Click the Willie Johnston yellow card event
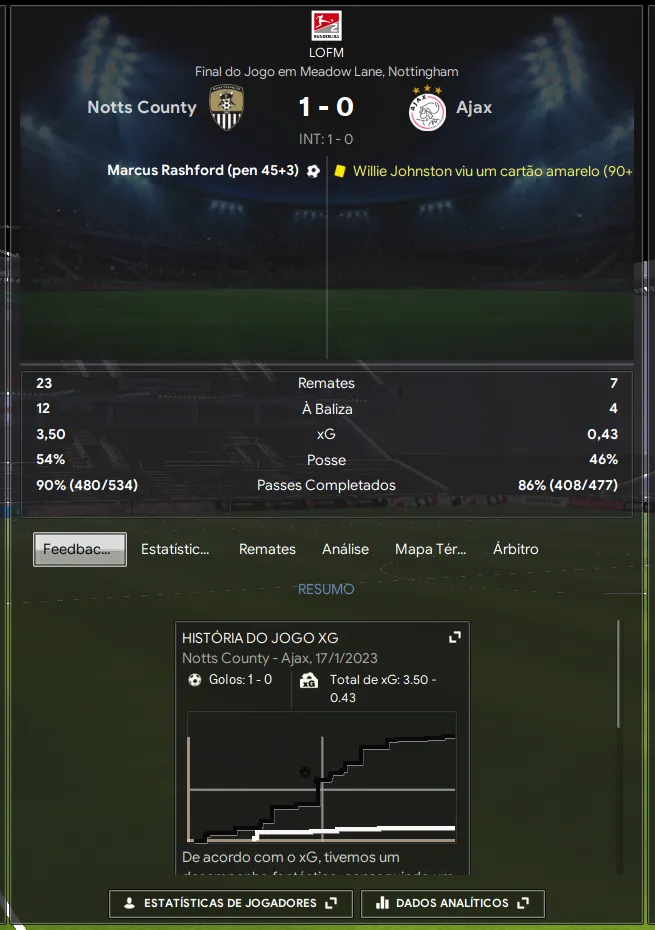 pos(492,171)
